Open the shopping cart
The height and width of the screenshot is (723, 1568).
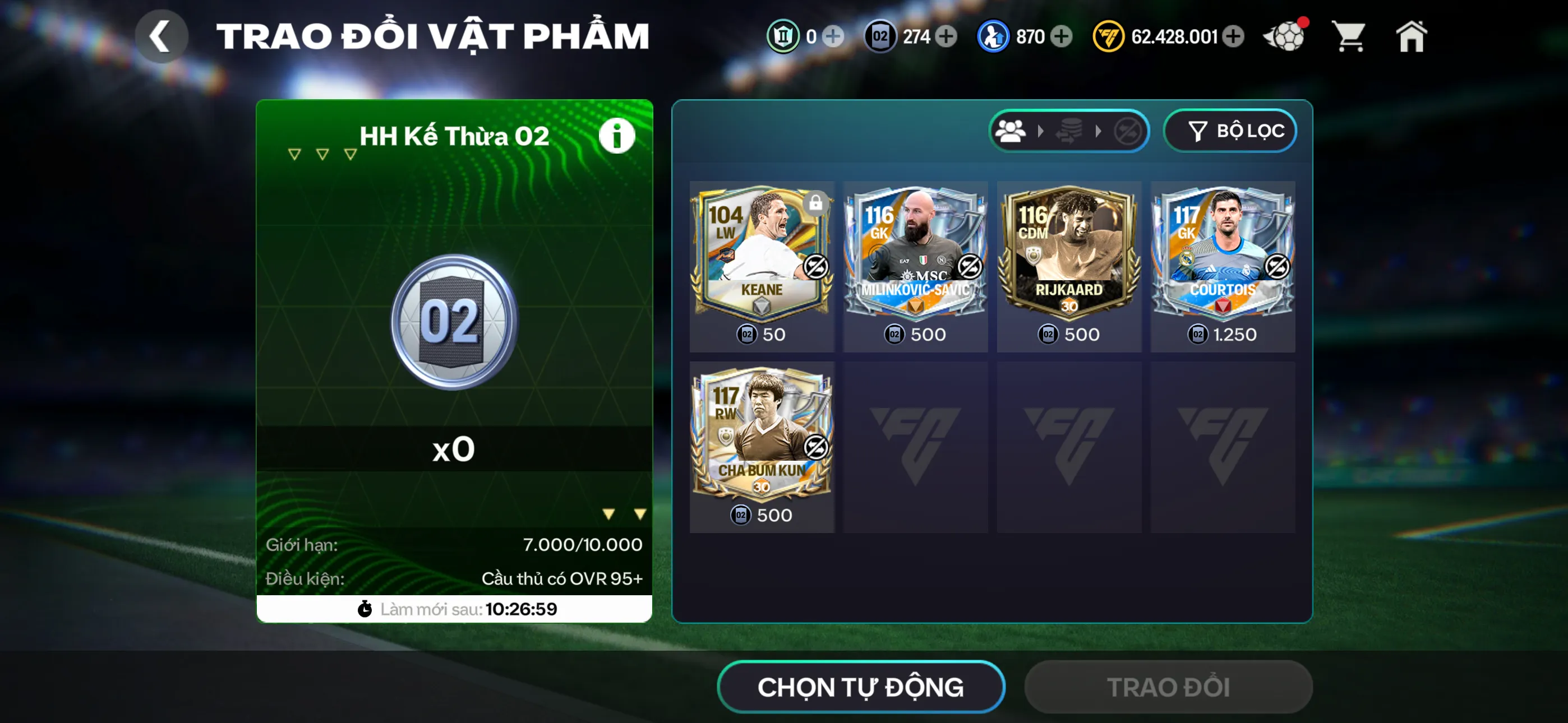tap(1350, 36)
